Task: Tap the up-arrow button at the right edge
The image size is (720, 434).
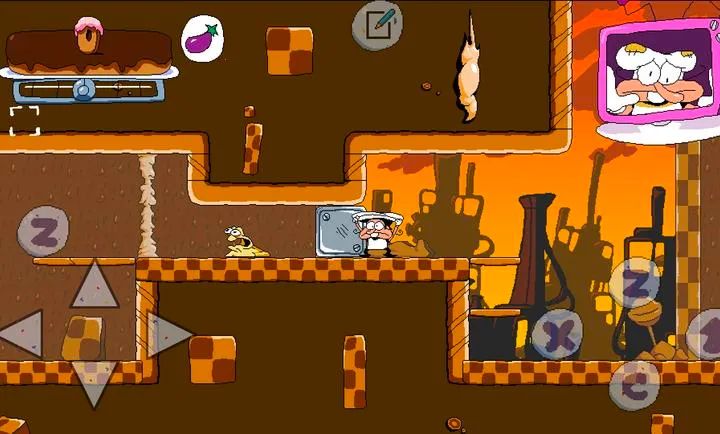Action: pos(708,335)
